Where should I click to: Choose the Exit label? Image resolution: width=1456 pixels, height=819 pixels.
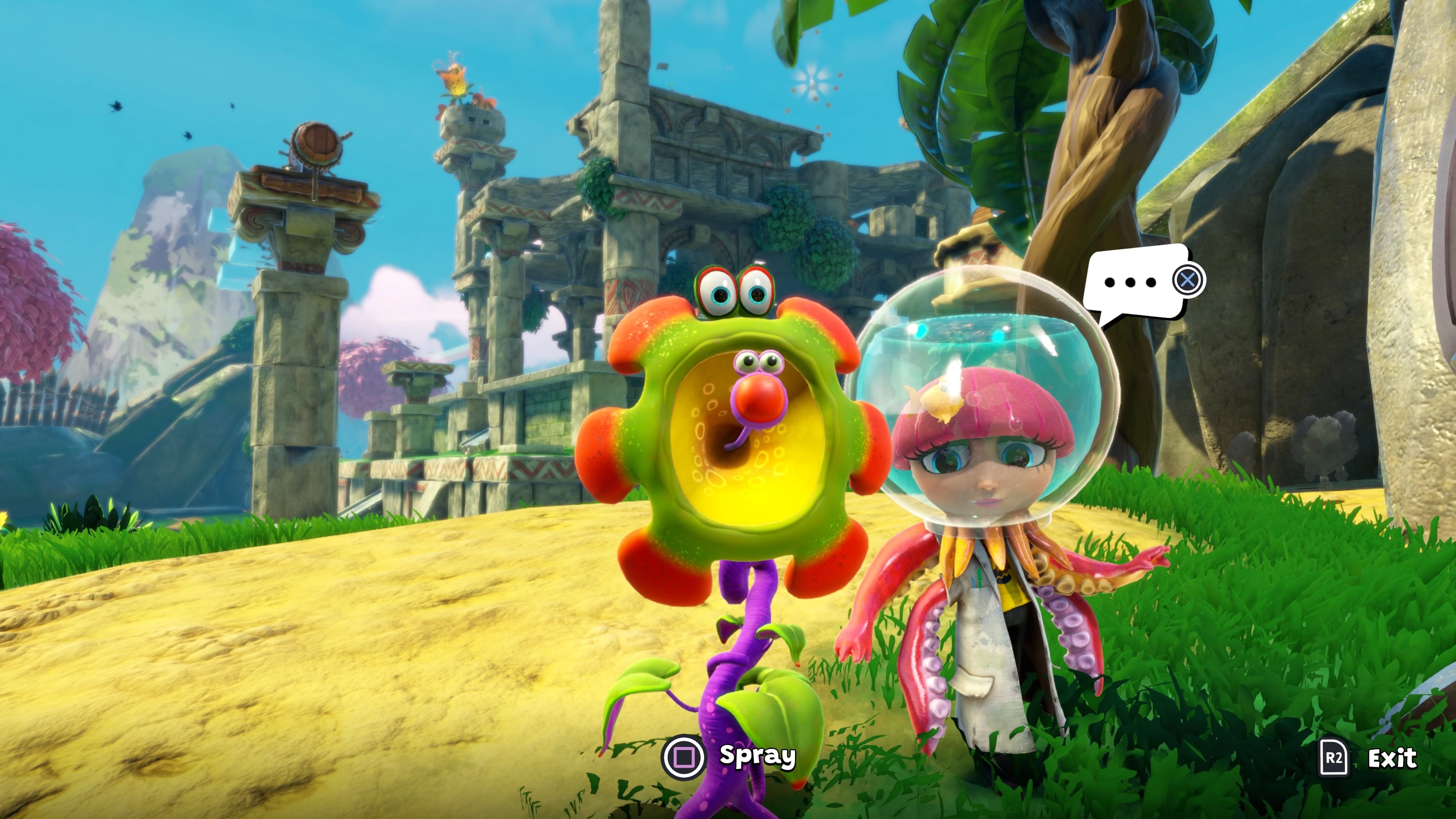coord(1392,758)
